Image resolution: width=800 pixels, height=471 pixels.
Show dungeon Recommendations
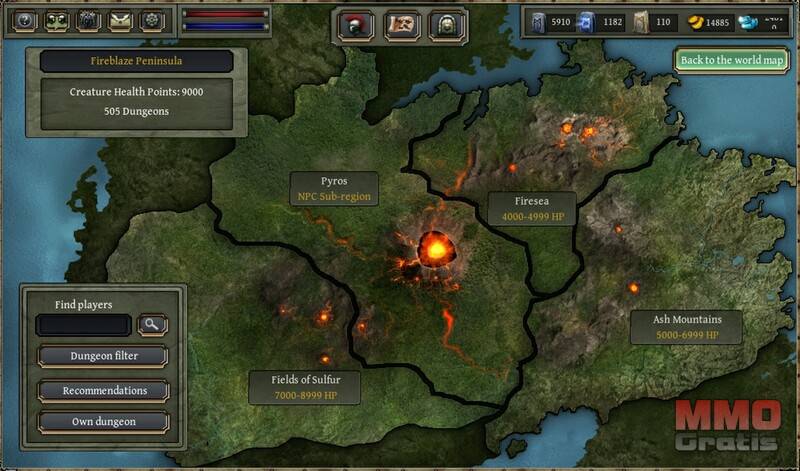click(x=103, y=390)
